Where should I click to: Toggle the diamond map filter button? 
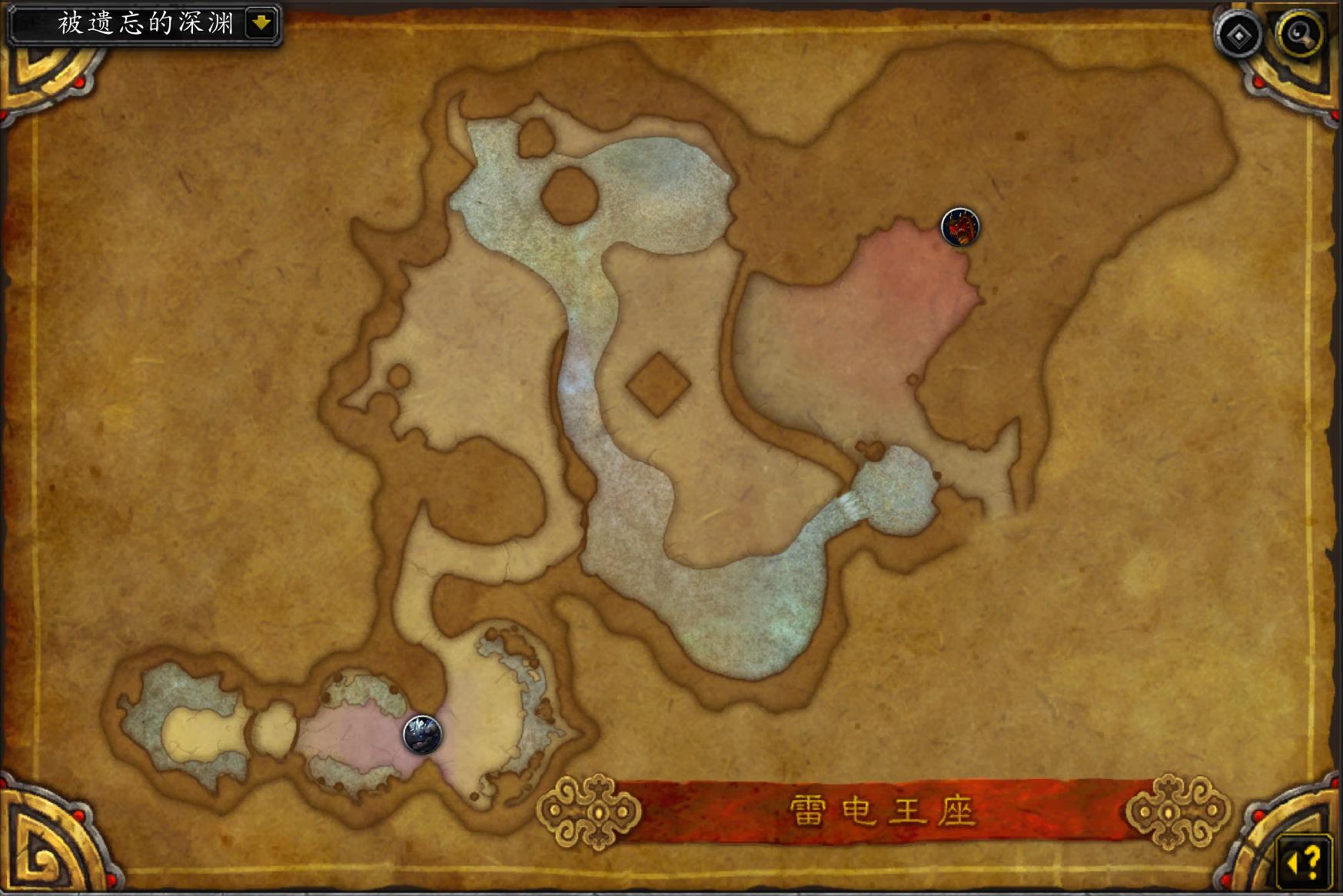click(x=1238, y=35)
